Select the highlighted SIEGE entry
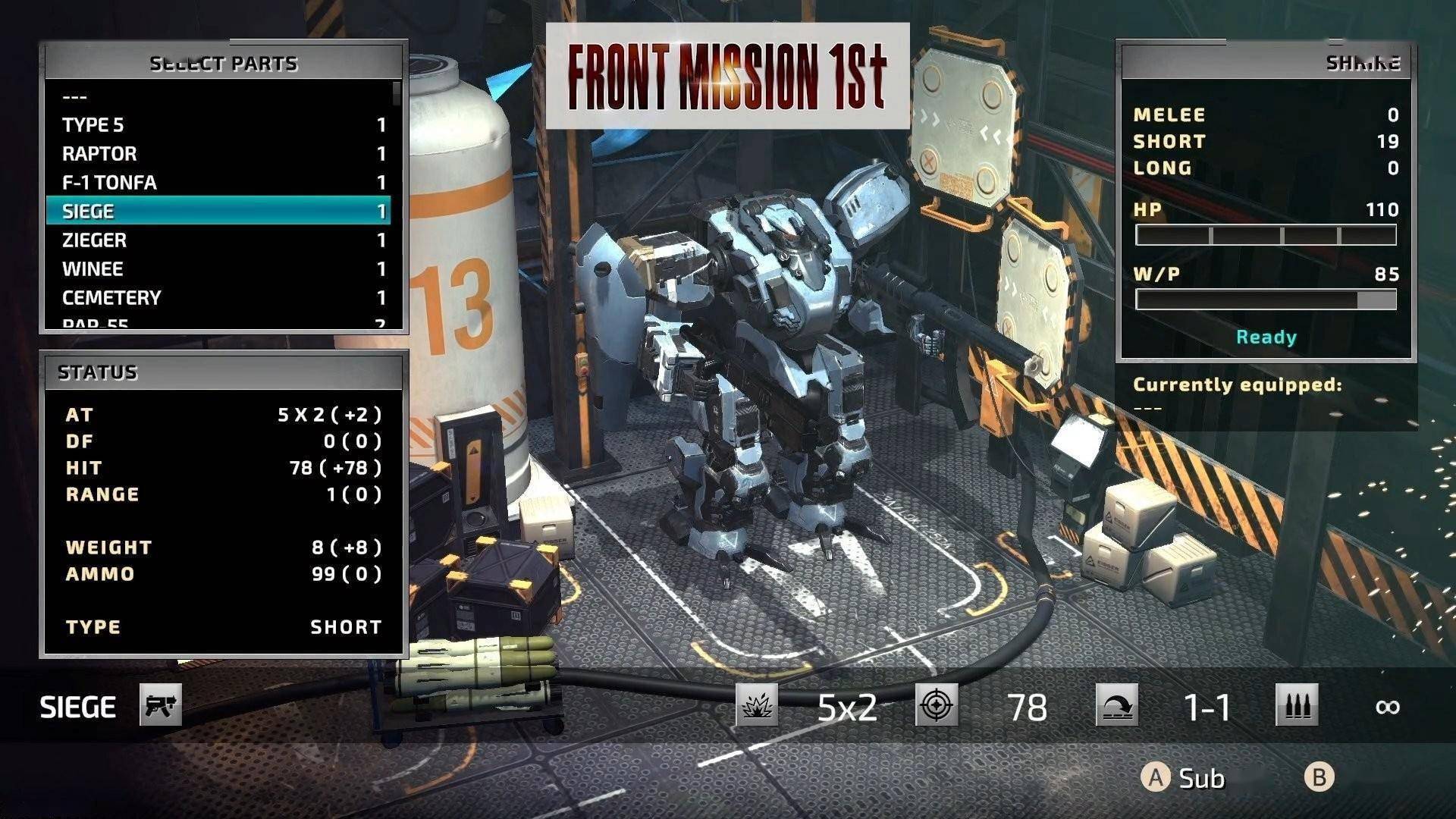This screenshot has height=819, width=1456. click(218, 211)
